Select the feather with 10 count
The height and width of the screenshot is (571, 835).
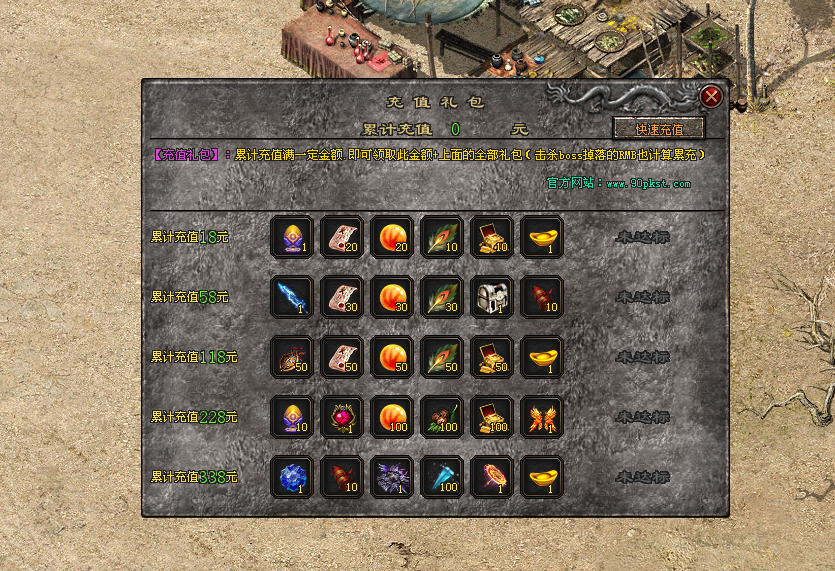pyautogui.click(x=442, y=237)
